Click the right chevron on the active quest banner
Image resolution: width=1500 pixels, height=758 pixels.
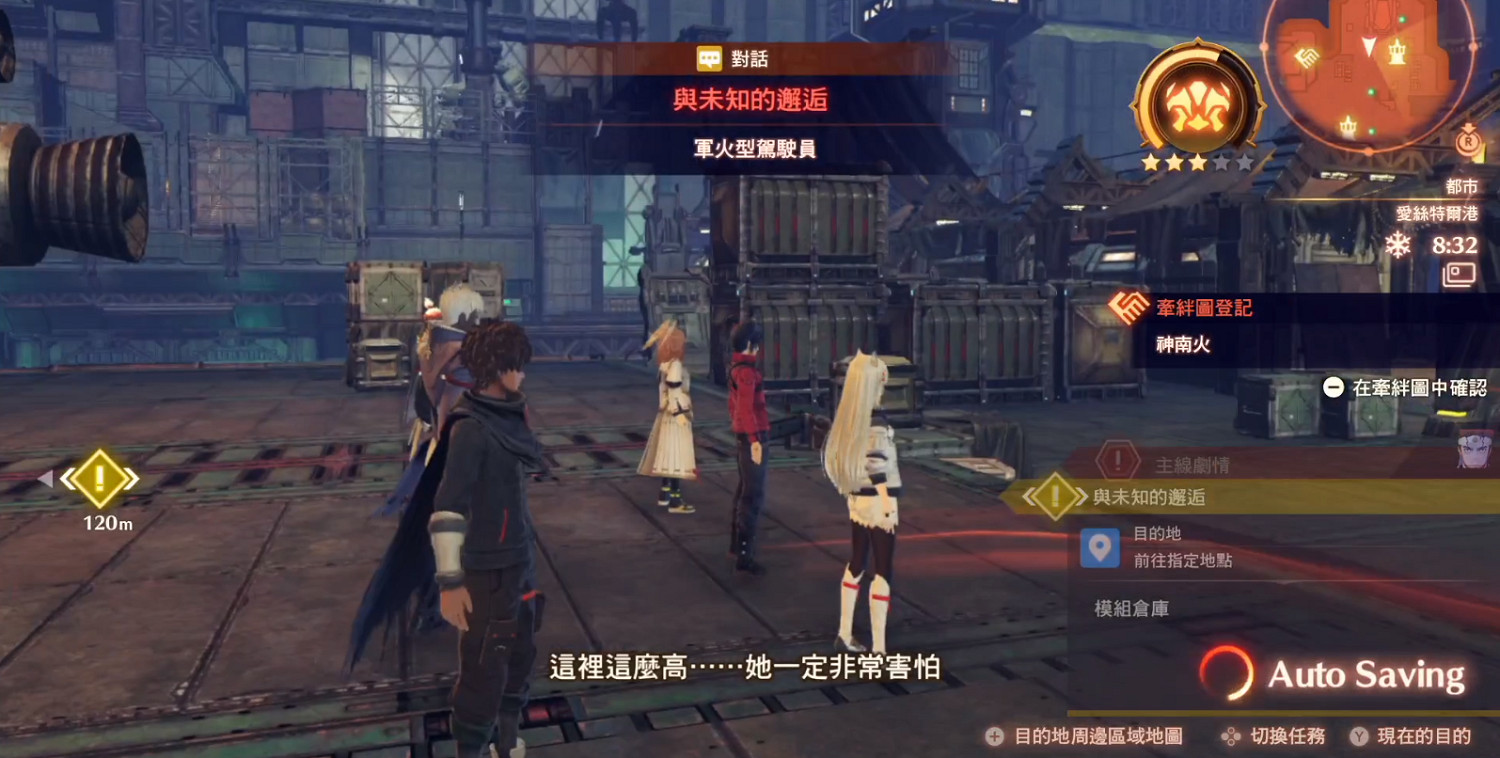coord(1081,496)
